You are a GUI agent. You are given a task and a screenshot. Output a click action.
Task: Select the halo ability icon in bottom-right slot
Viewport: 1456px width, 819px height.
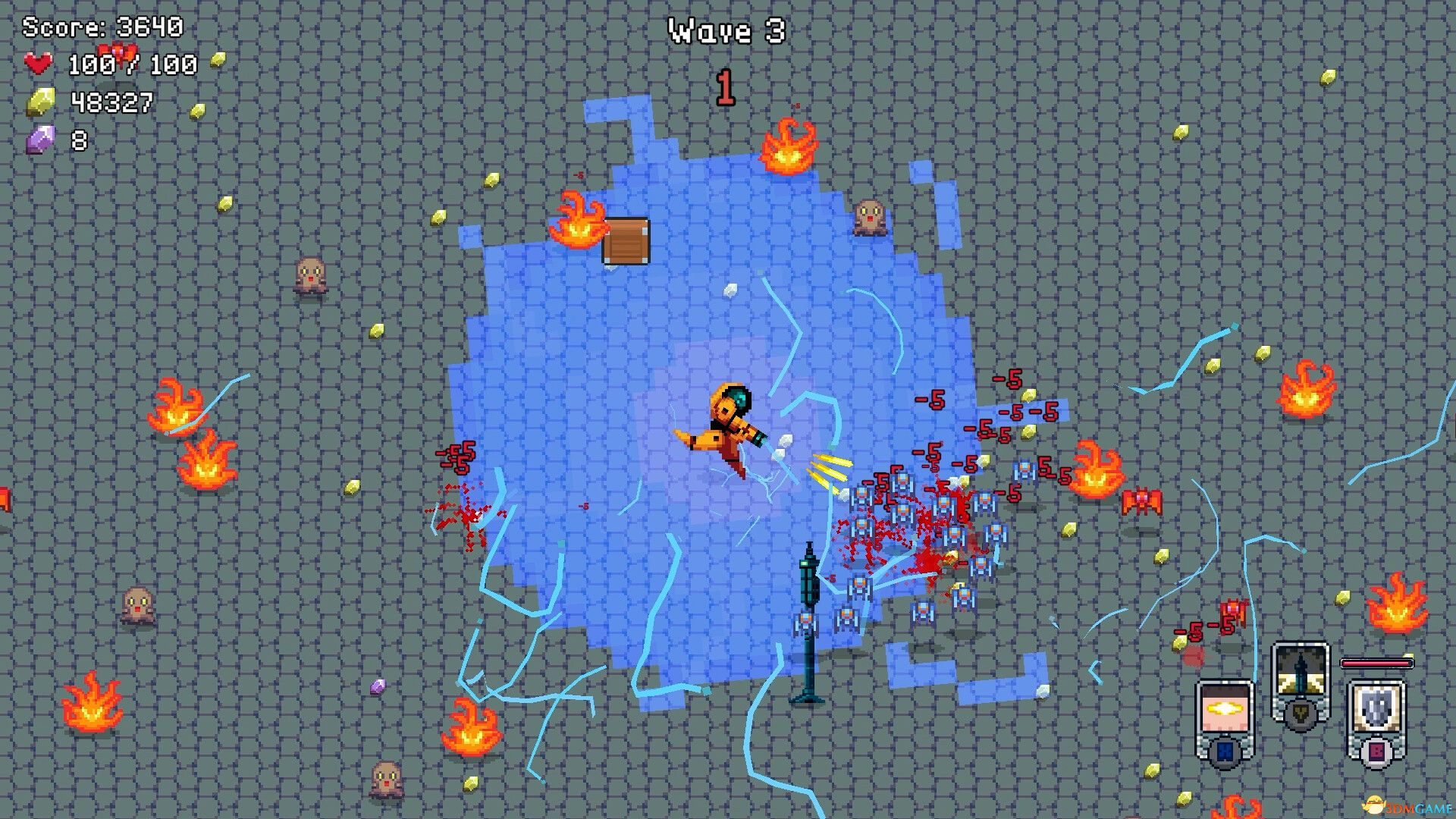point(1225,709)
